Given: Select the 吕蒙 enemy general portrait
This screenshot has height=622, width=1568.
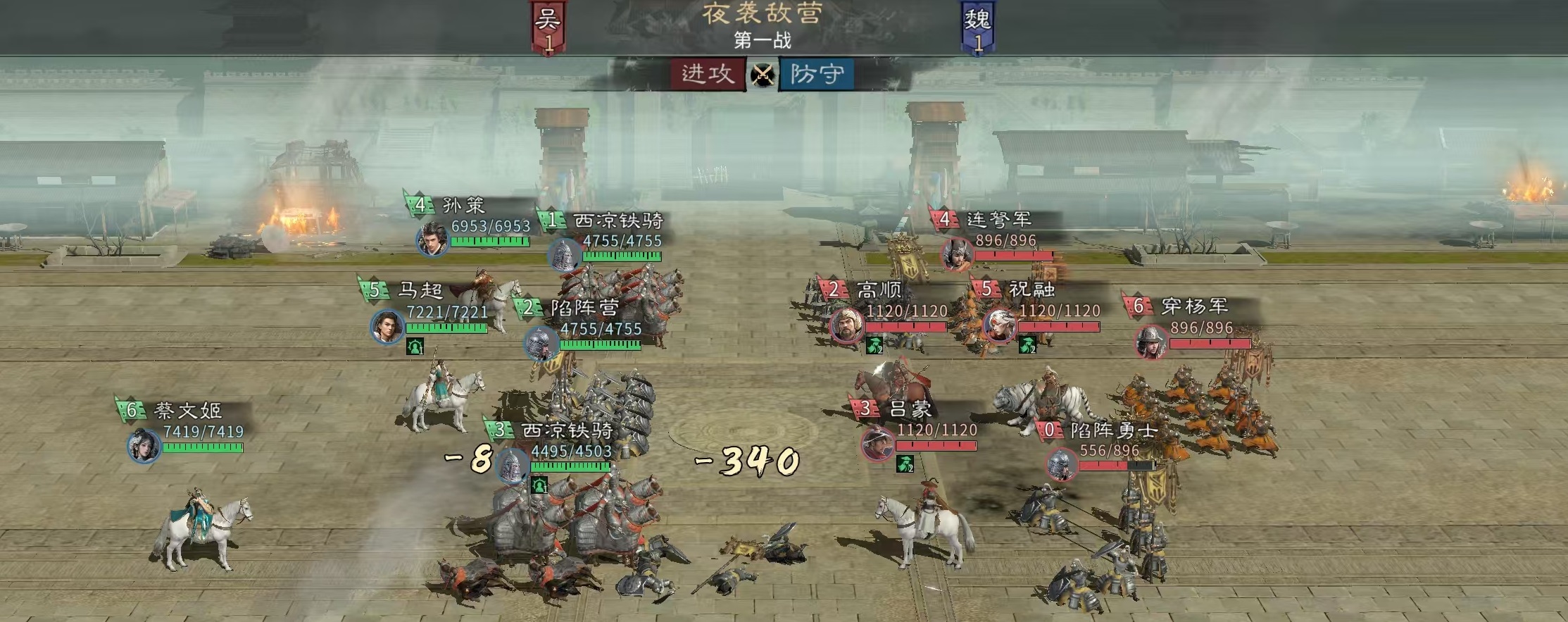Looking at the screenshot, I should [877, 444].
